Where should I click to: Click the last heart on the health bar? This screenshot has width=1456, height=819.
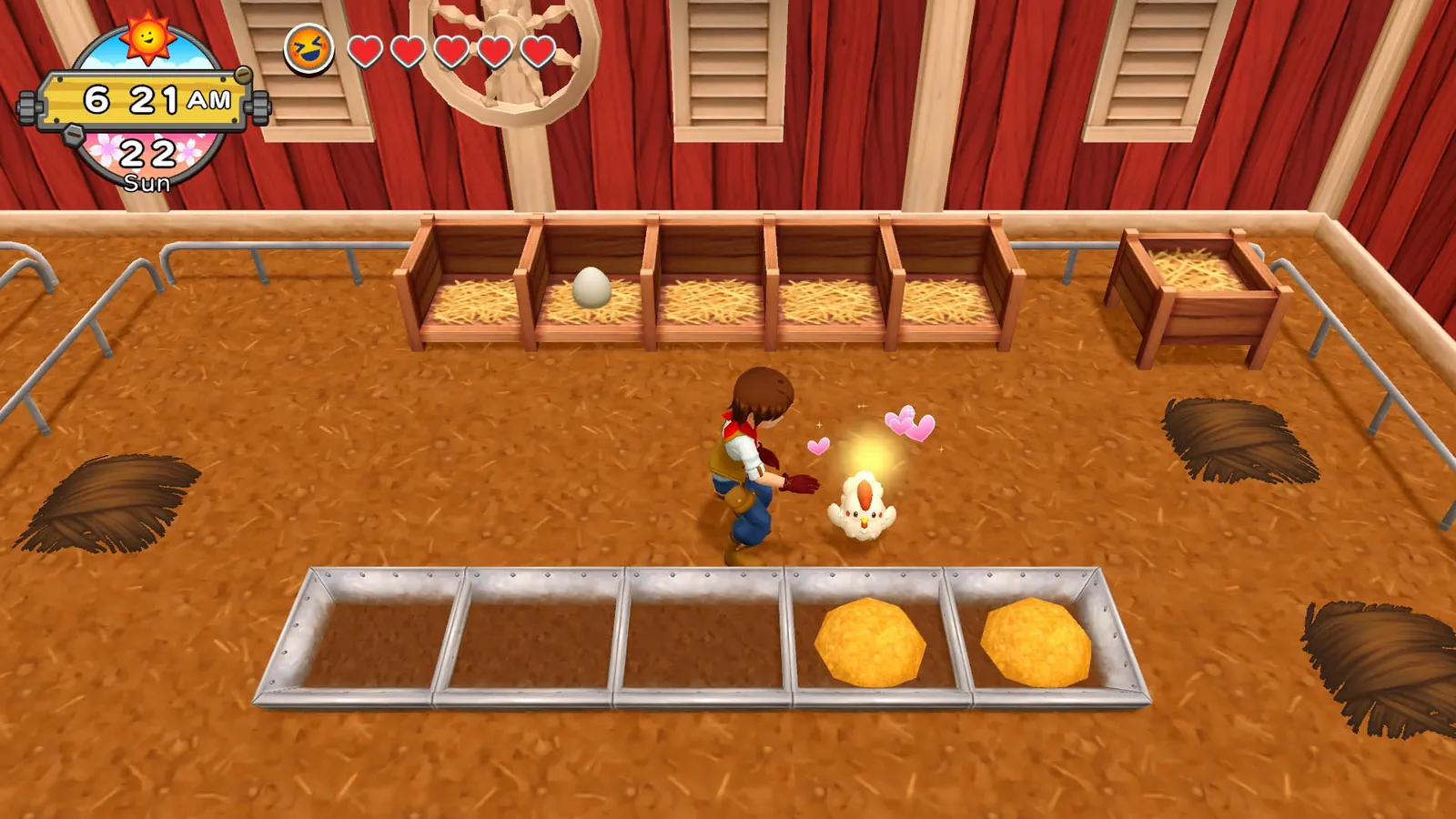pyautogui.click(x=537, y=51)
